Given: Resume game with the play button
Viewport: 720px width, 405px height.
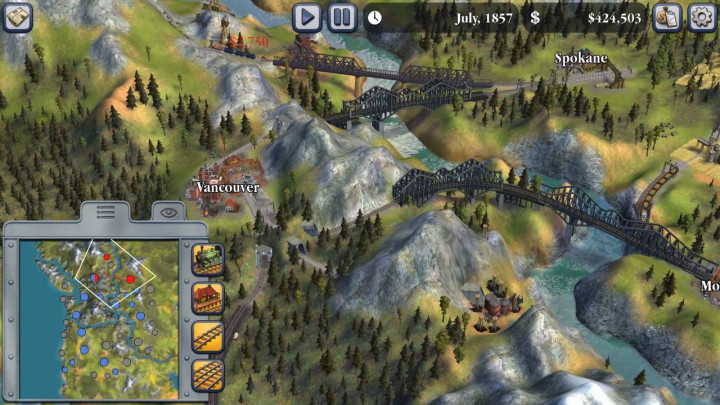Looking at the screenshot, I should pos(307,17).
